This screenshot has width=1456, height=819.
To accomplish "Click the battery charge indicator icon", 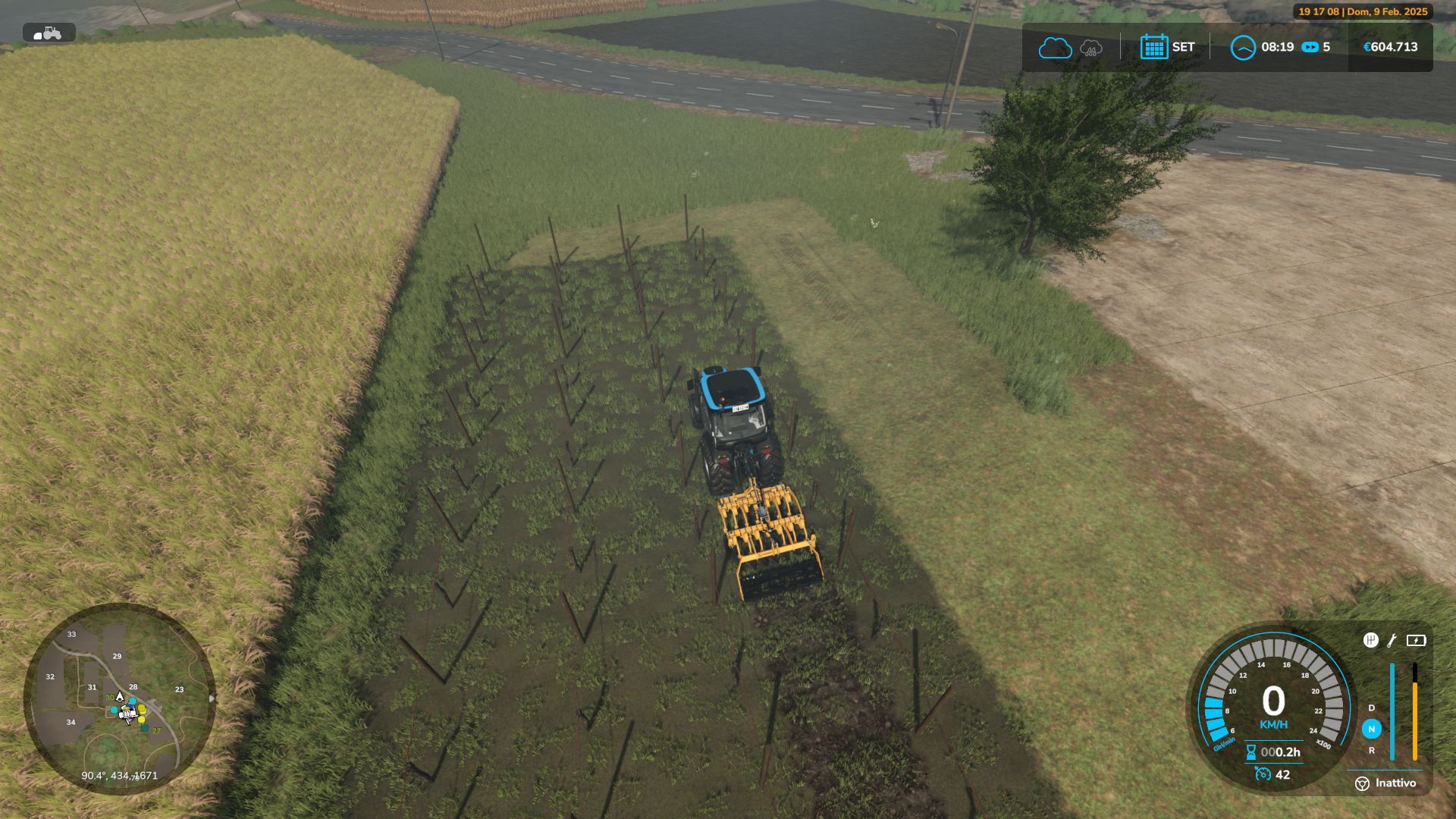I will [1416, 641].
